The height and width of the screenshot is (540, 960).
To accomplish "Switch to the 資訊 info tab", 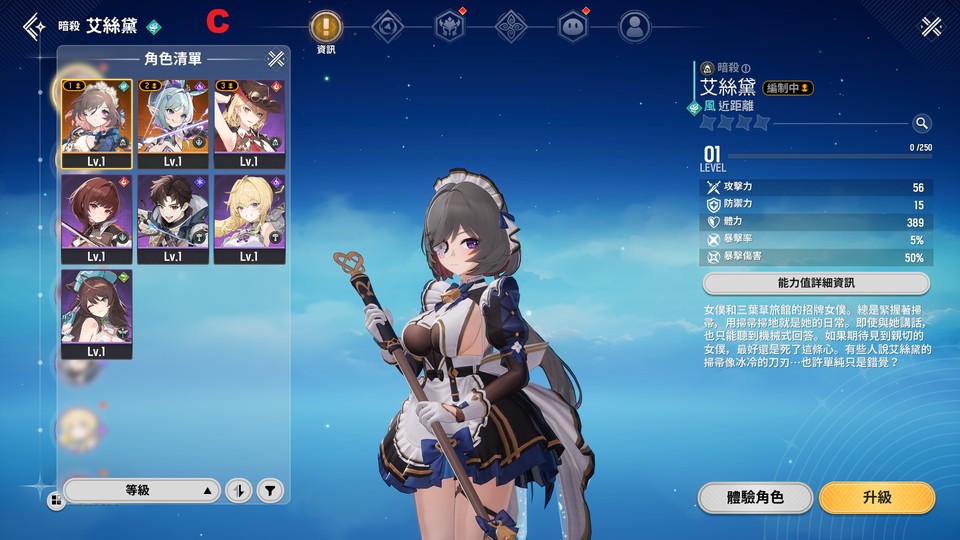I will click(326, 27).
